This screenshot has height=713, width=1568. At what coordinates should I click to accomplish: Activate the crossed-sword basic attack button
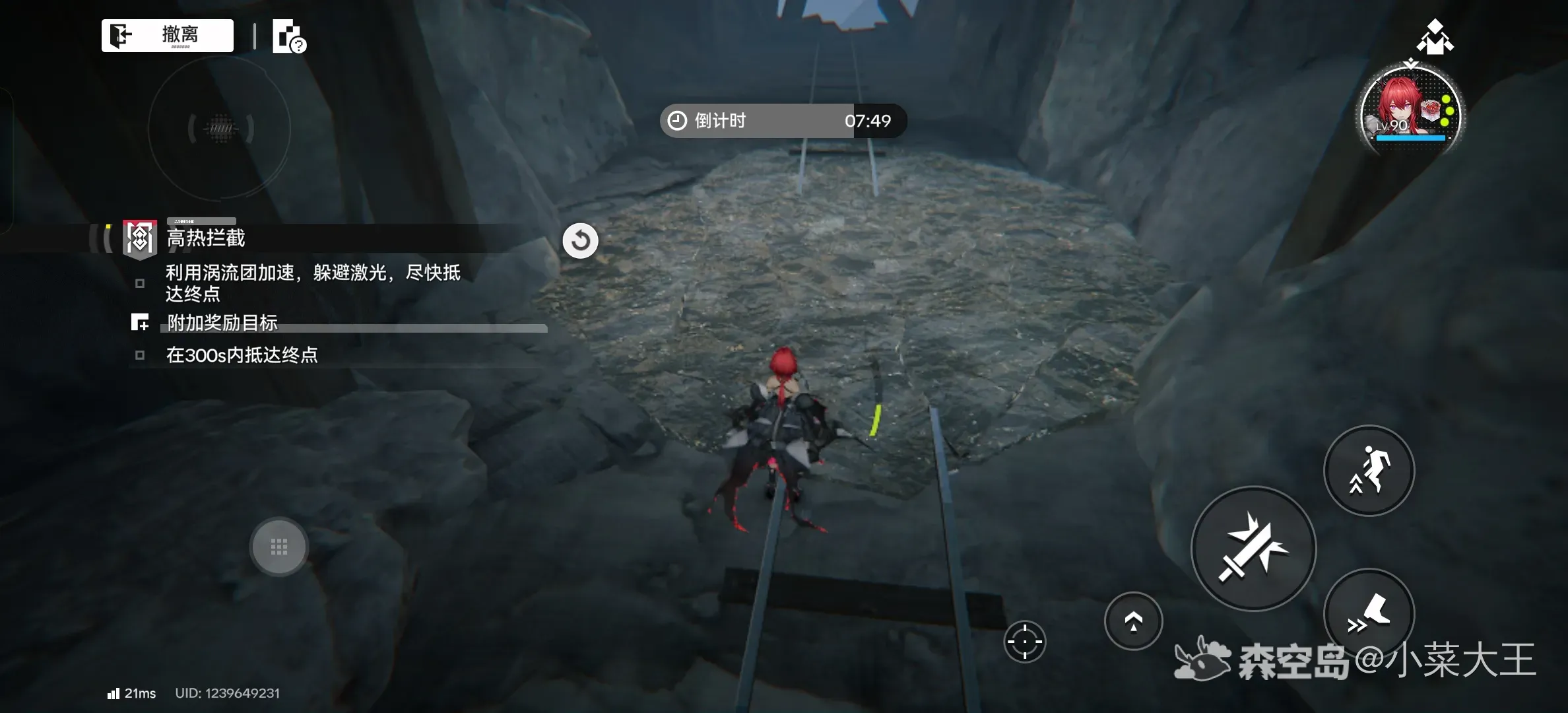click(x=1253, y=548)
